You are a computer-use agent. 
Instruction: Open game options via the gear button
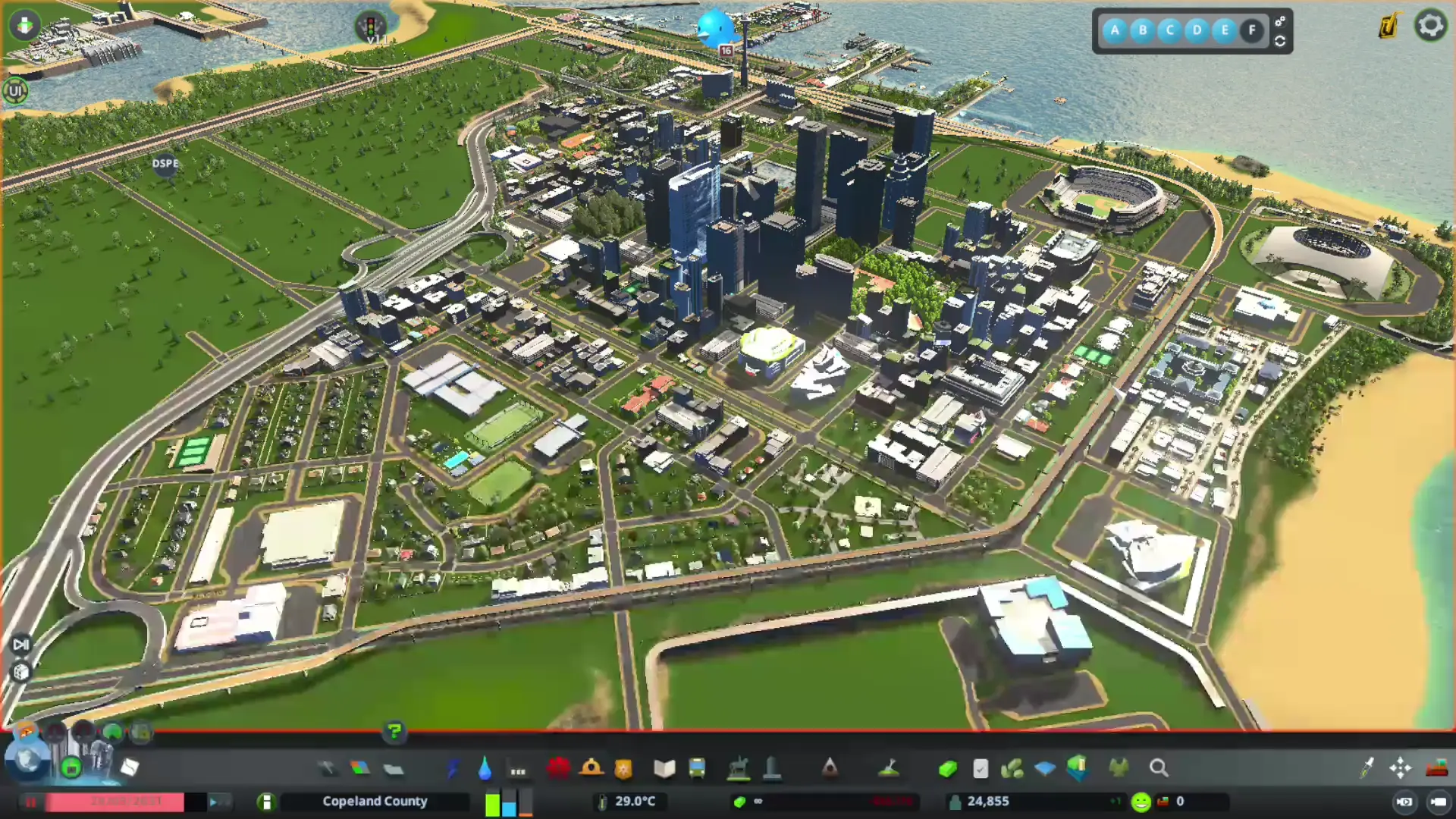coord(1429,25)
